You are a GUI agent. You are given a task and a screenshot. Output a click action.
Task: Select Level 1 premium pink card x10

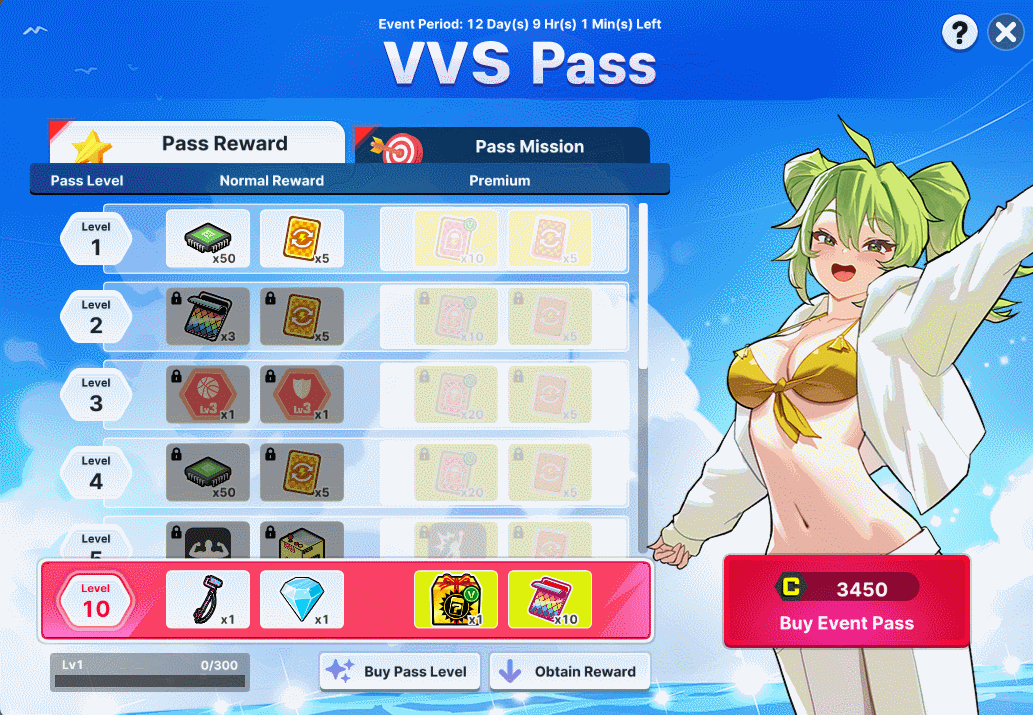pos(455,238)
